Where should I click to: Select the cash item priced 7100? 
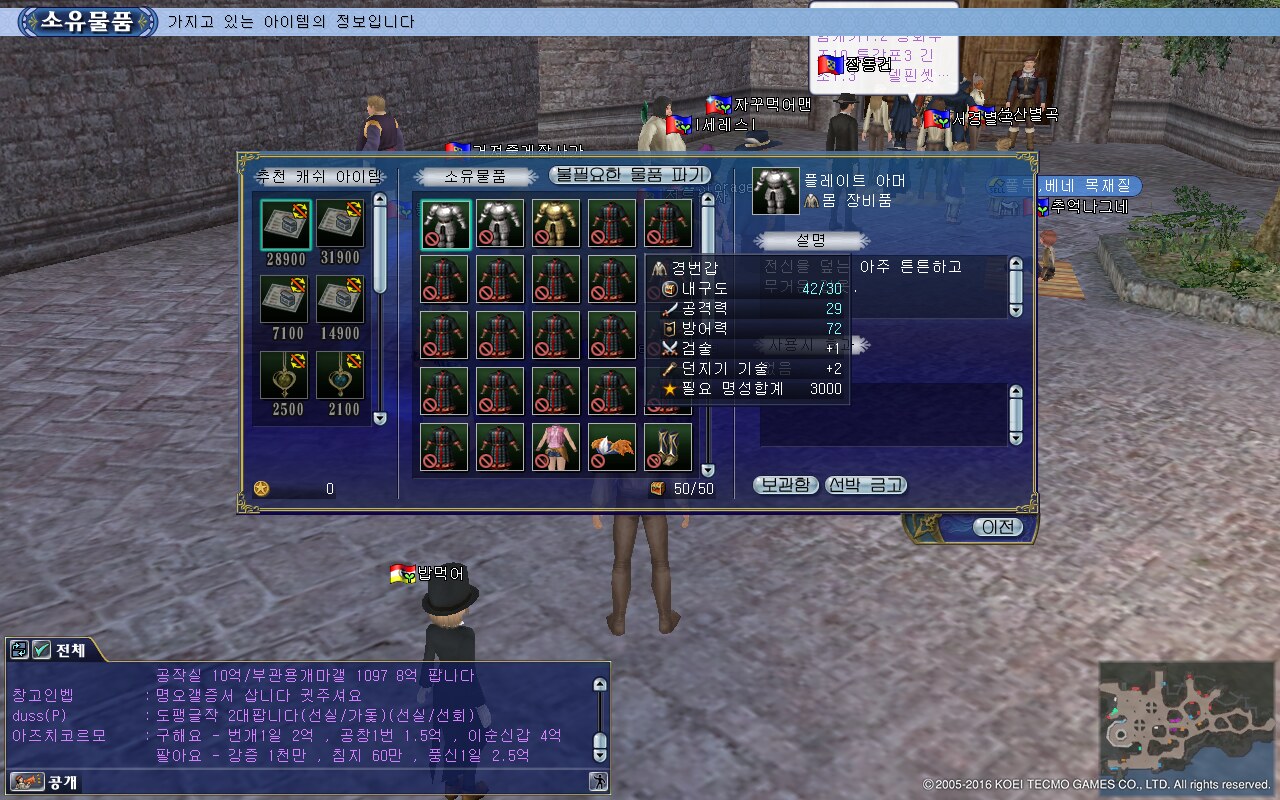pos(285,300)
